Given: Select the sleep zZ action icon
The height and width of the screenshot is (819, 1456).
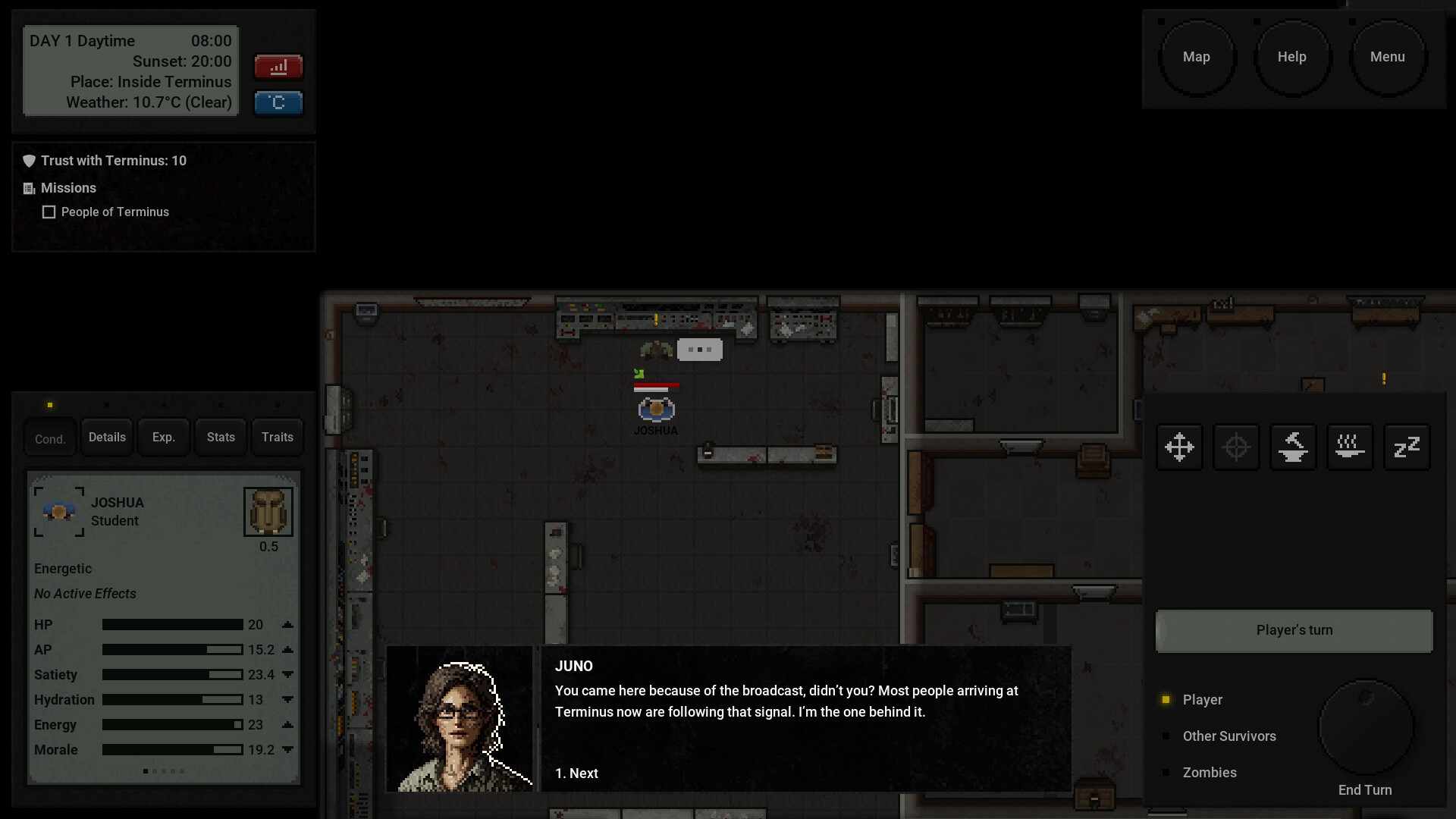Looking at the screenshot, I should (x=1406, y=447).
